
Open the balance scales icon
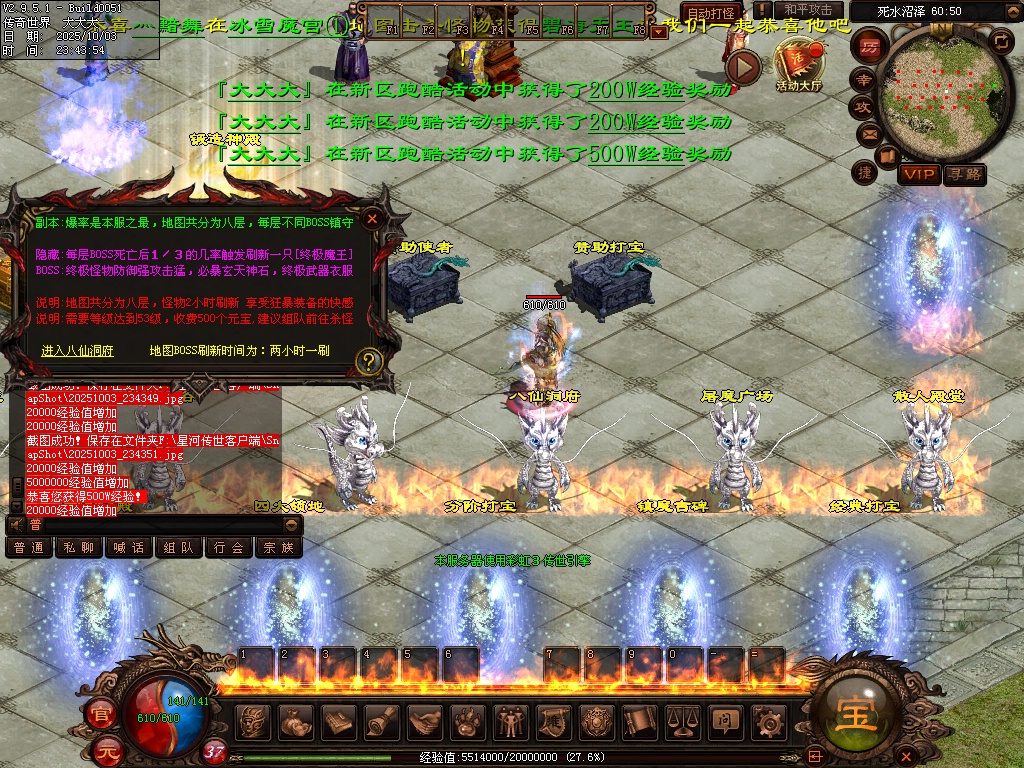coord(682,720)
